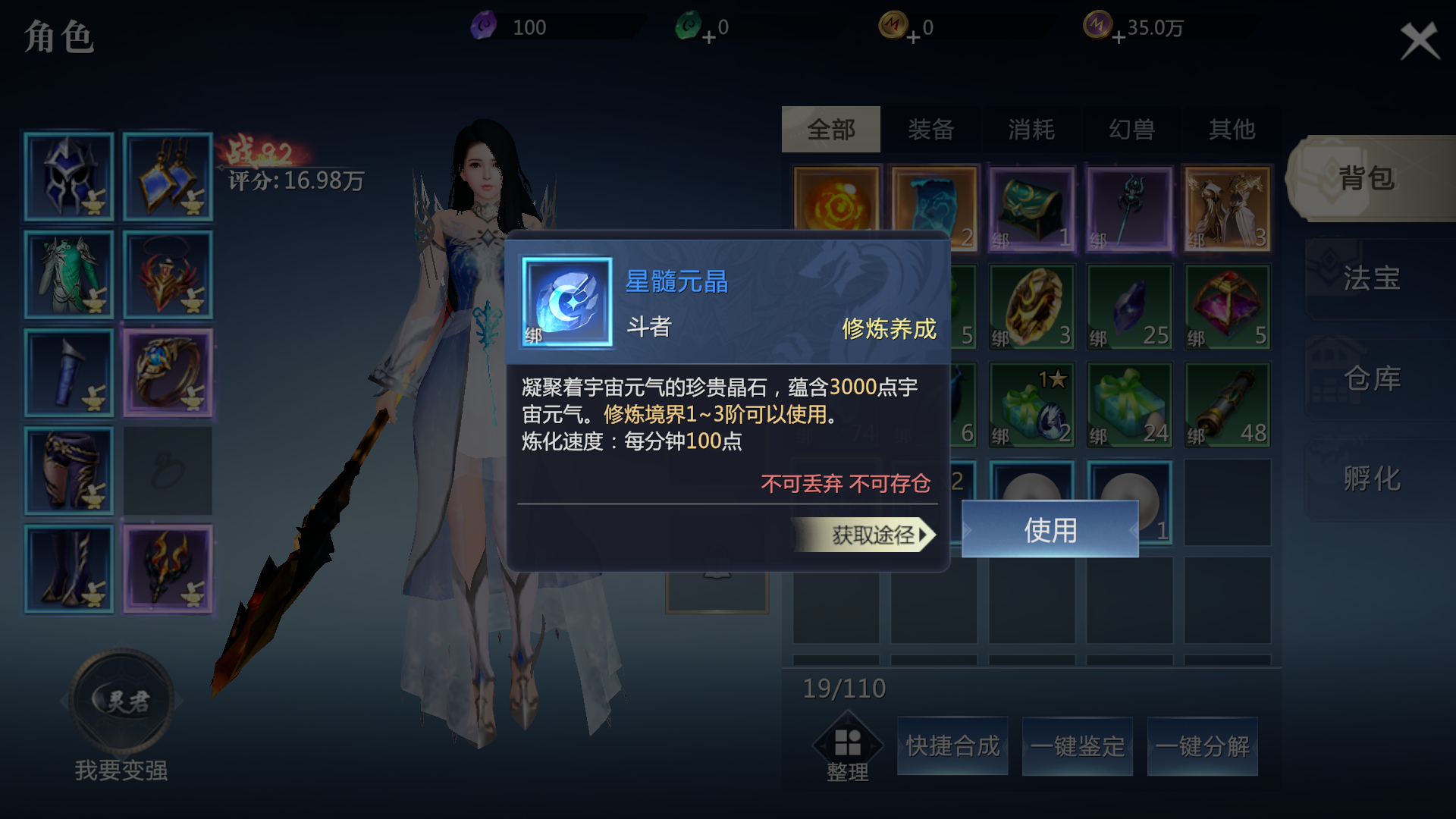Close the character screen with the X
The width and height of the screenshot is (1456, 819).
click(x=1419, y=41)
